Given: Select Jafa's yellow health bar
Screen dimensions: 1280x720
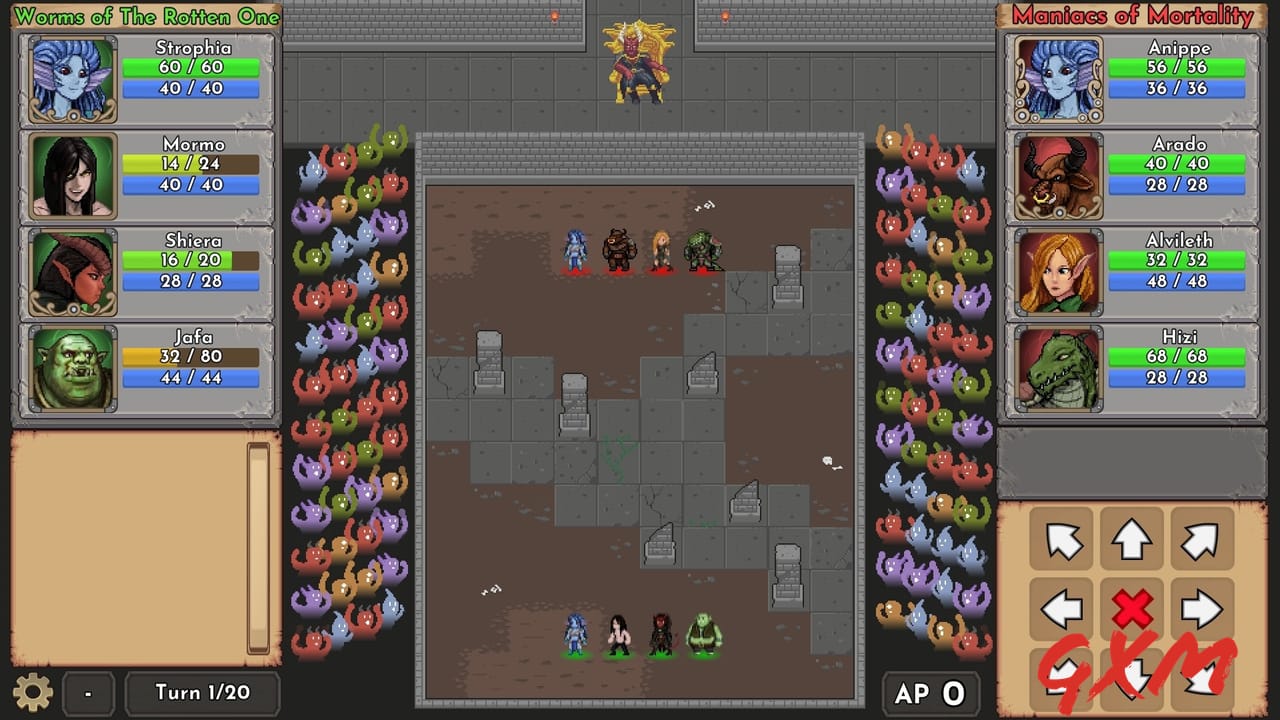Looking at the screenshot, I should (x=189, y=356).
